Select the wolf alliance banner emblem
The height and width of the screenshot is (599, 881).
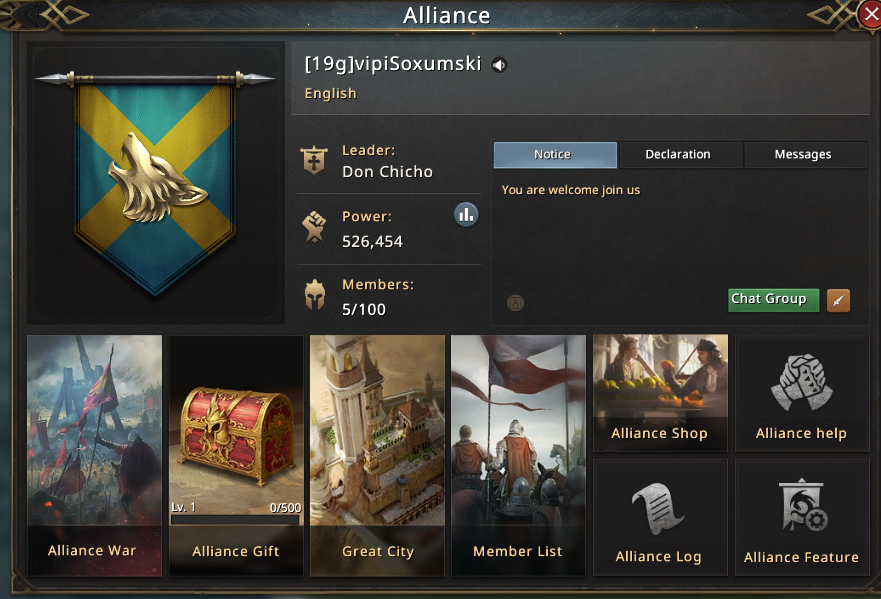tap(158, 180)
